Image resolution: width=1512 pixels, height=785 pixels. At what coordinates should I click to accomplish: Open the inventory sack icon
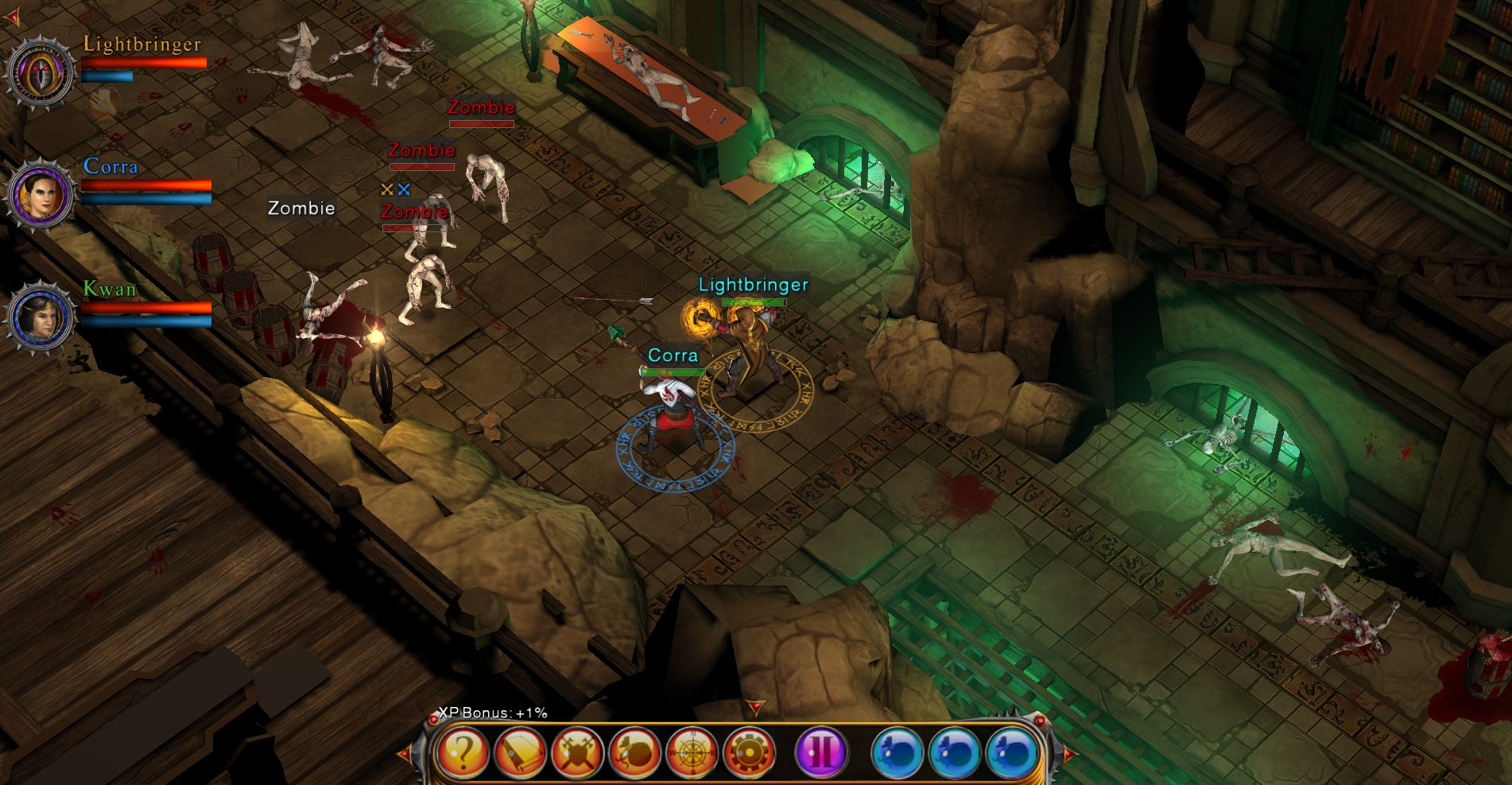[634, 752]
